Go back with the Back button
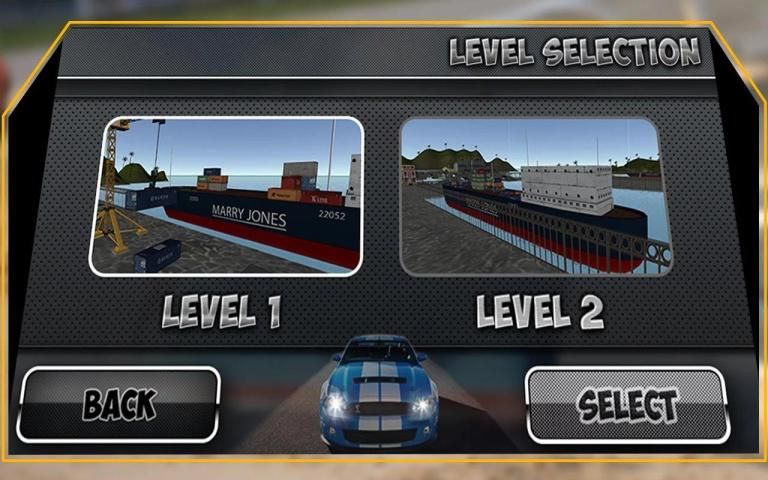Image resolution: width=768 pixels, height=480 pixels. click(x=118, y=404)
